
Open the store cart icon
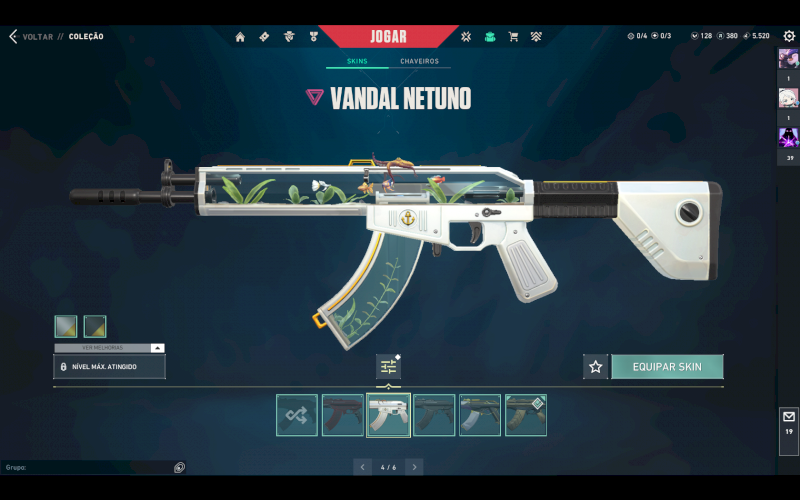click(513, 37)
